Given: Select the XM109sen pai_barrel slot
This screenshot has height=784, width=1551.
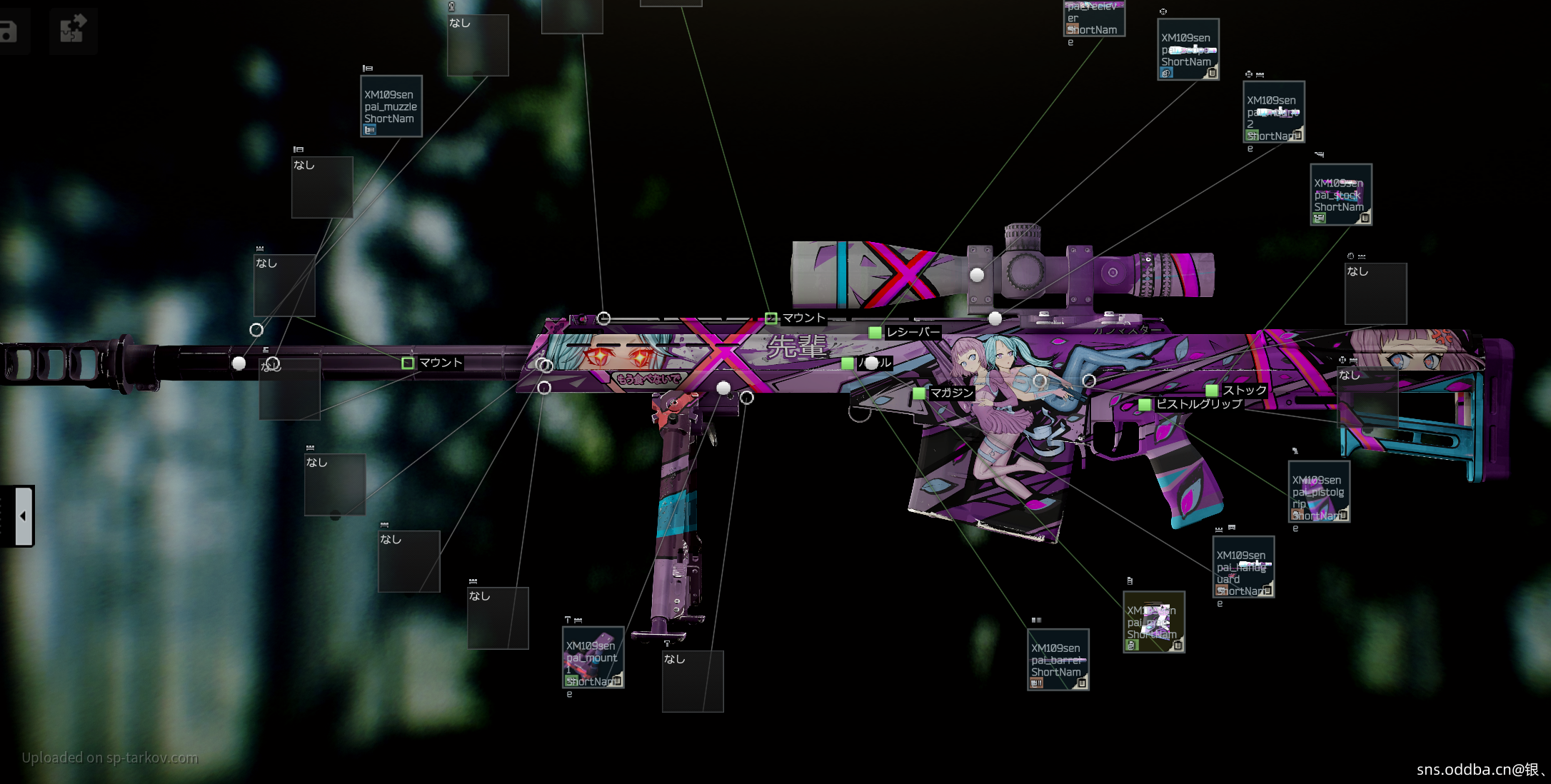Looking at the screenshot, I should (x=1058, y=660).
